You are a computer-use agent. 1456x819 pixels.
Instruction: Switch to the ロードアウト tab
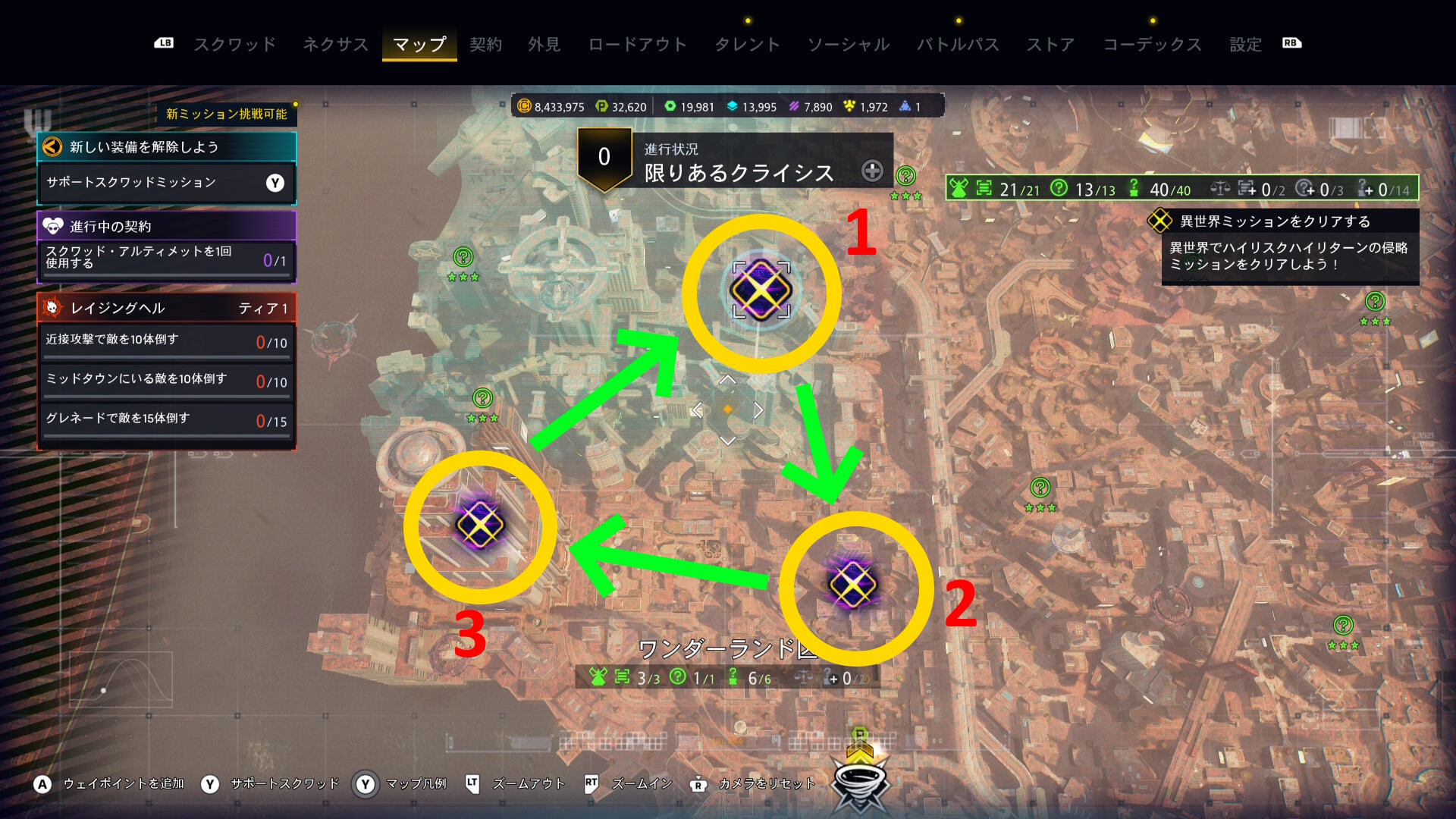coord(637,44)
